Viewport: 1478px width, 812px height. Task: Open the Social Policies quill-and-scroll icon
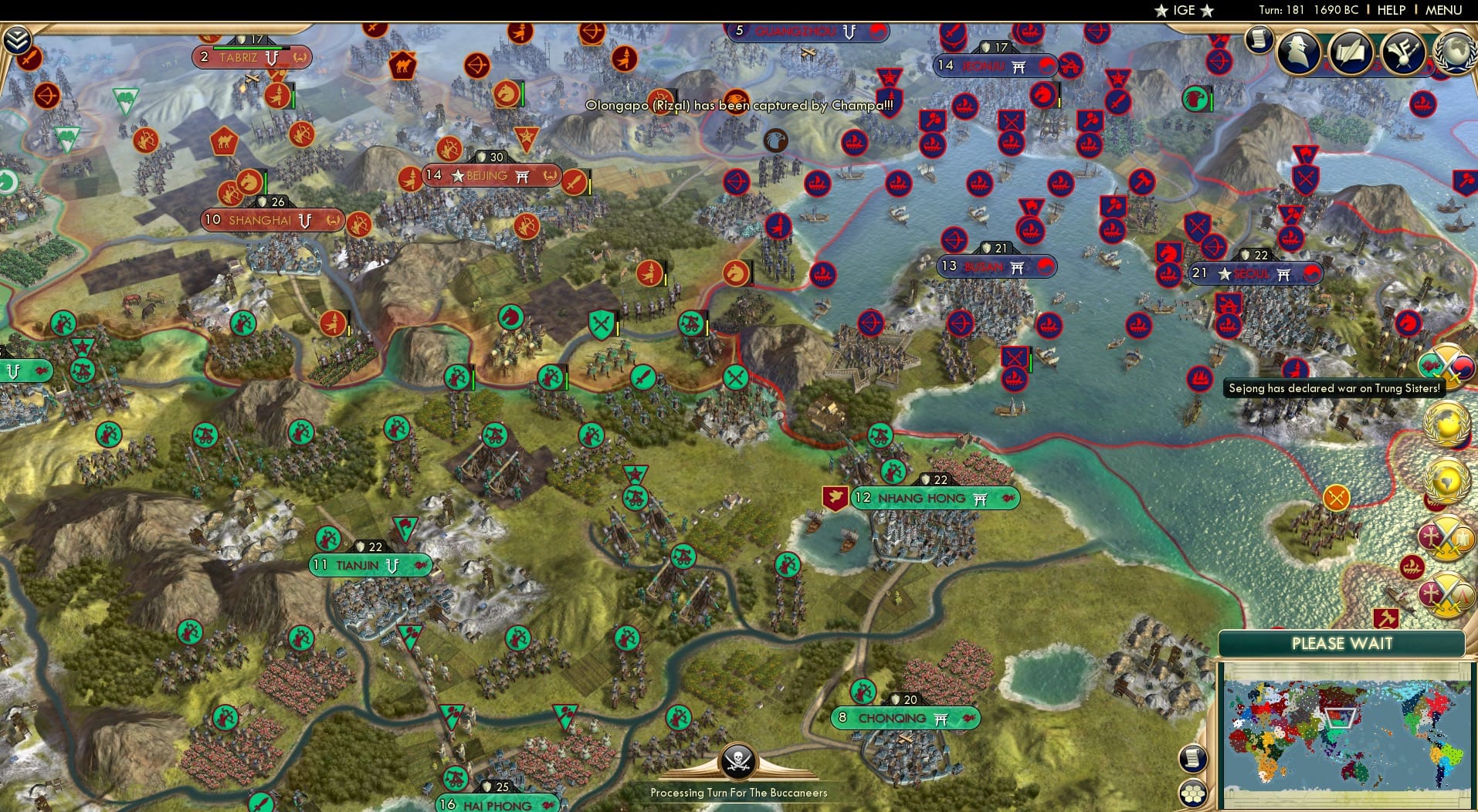pos(1350,53)
